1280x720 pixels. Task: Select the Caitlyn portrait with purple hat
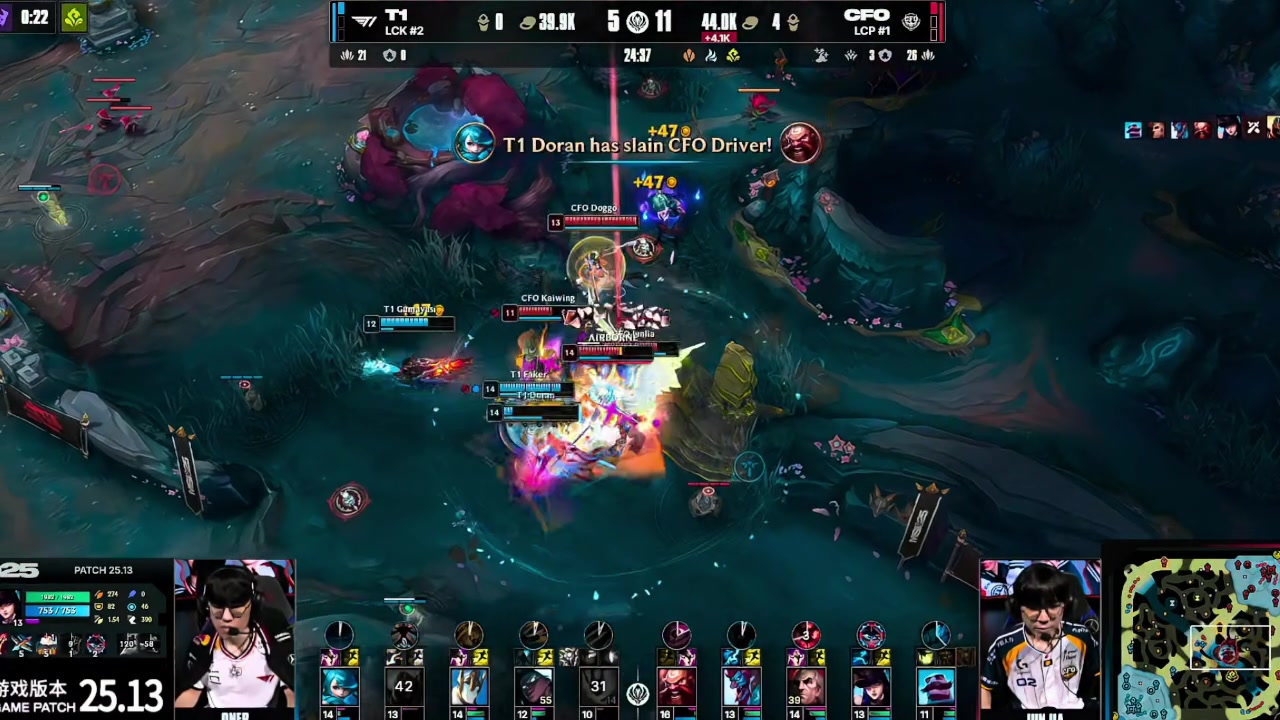point(870,687)
